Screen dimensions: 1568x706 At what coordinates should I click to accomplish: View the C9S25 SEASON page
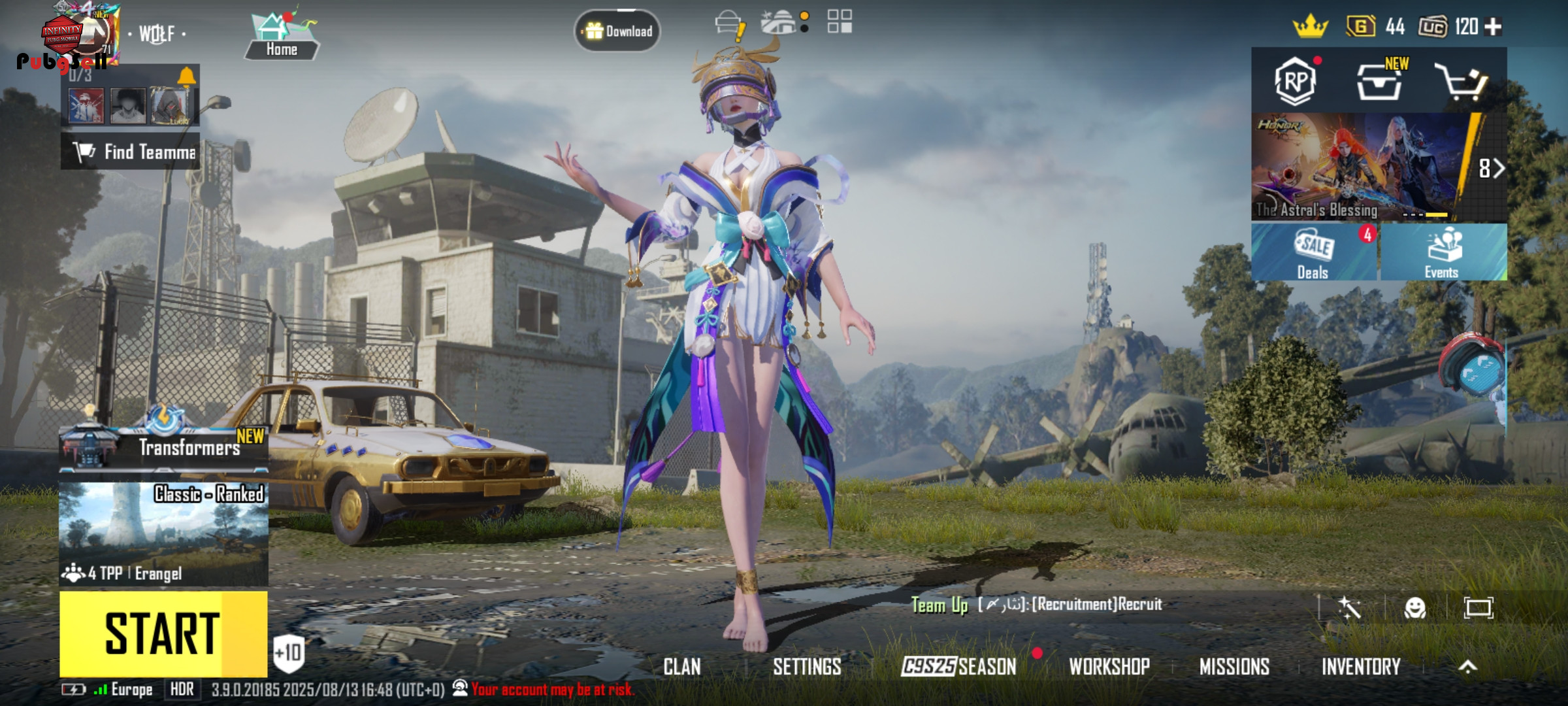click(958, 667)
